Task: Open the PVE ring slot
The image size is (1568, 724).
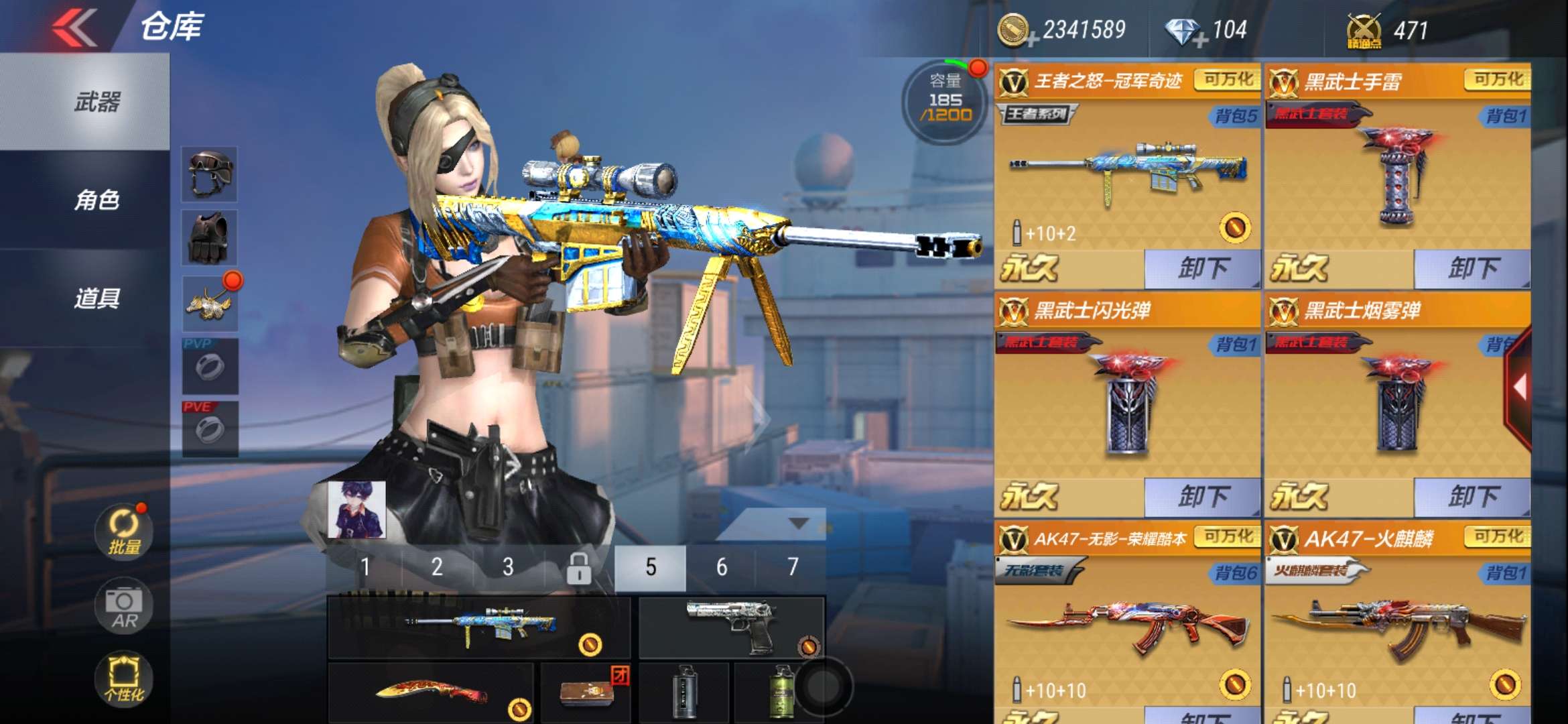Action: point(210,429)
